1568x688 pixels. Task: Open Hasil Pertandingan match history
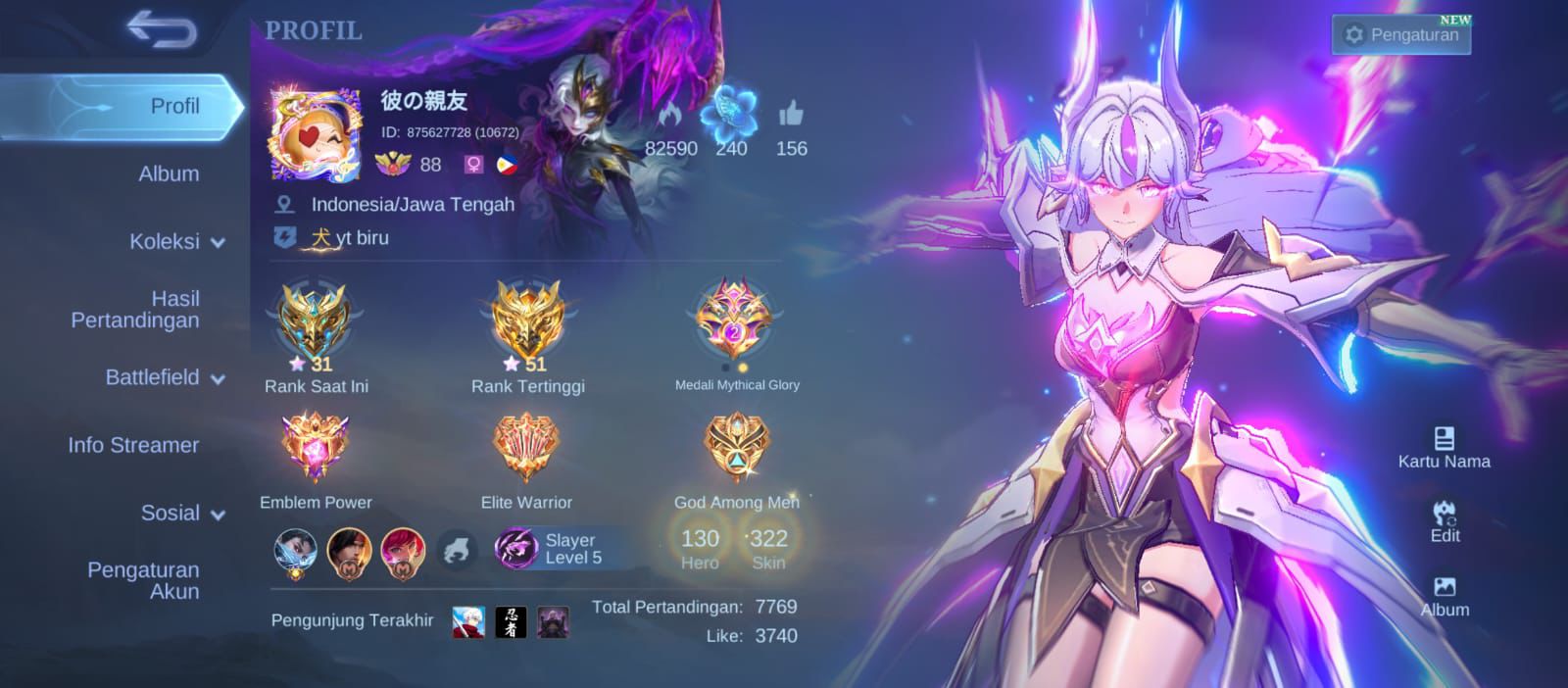(135, 310)
